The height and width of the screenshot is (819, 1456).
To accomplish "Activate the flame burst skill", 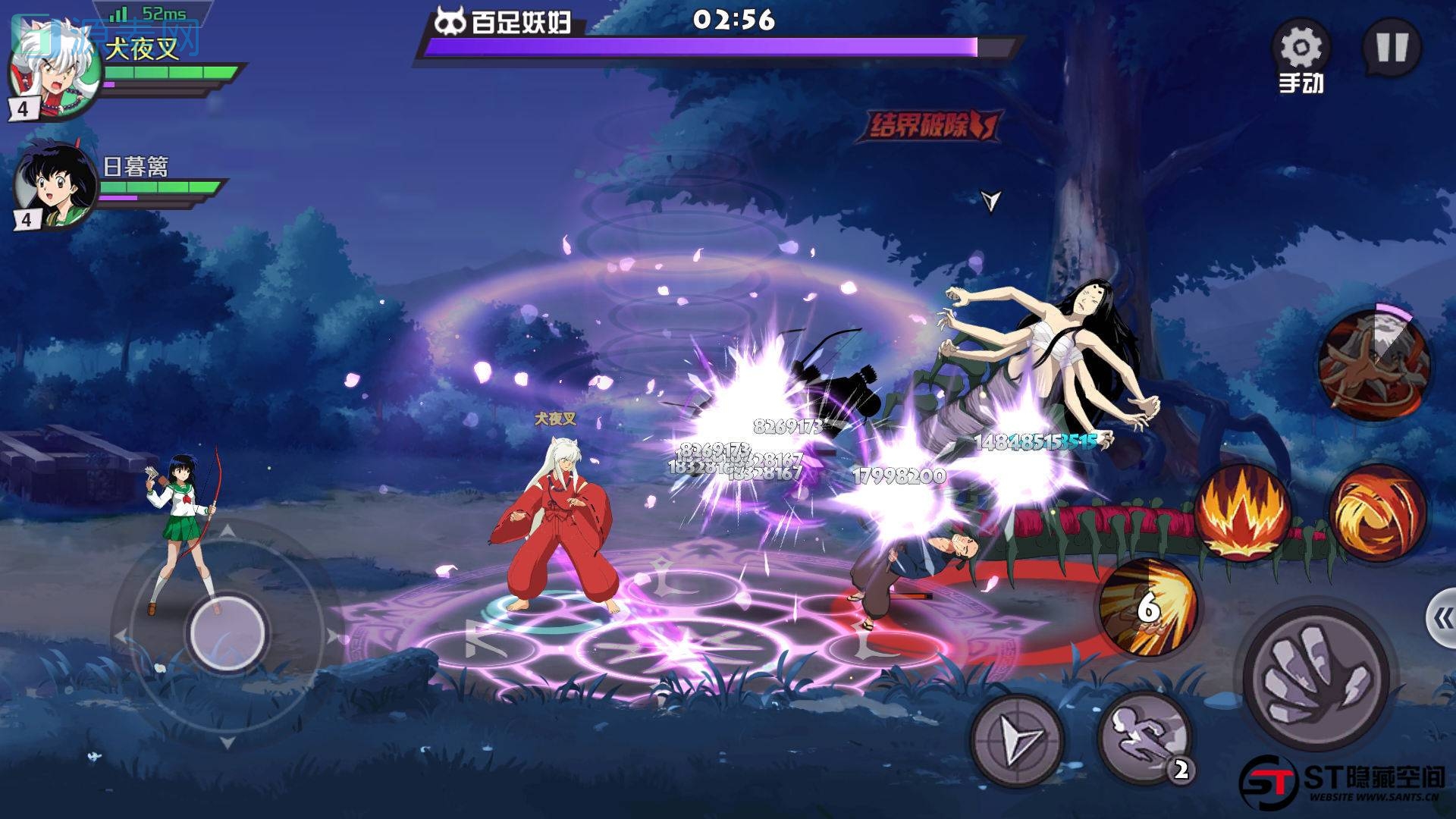I will [x=1244, y=512].
